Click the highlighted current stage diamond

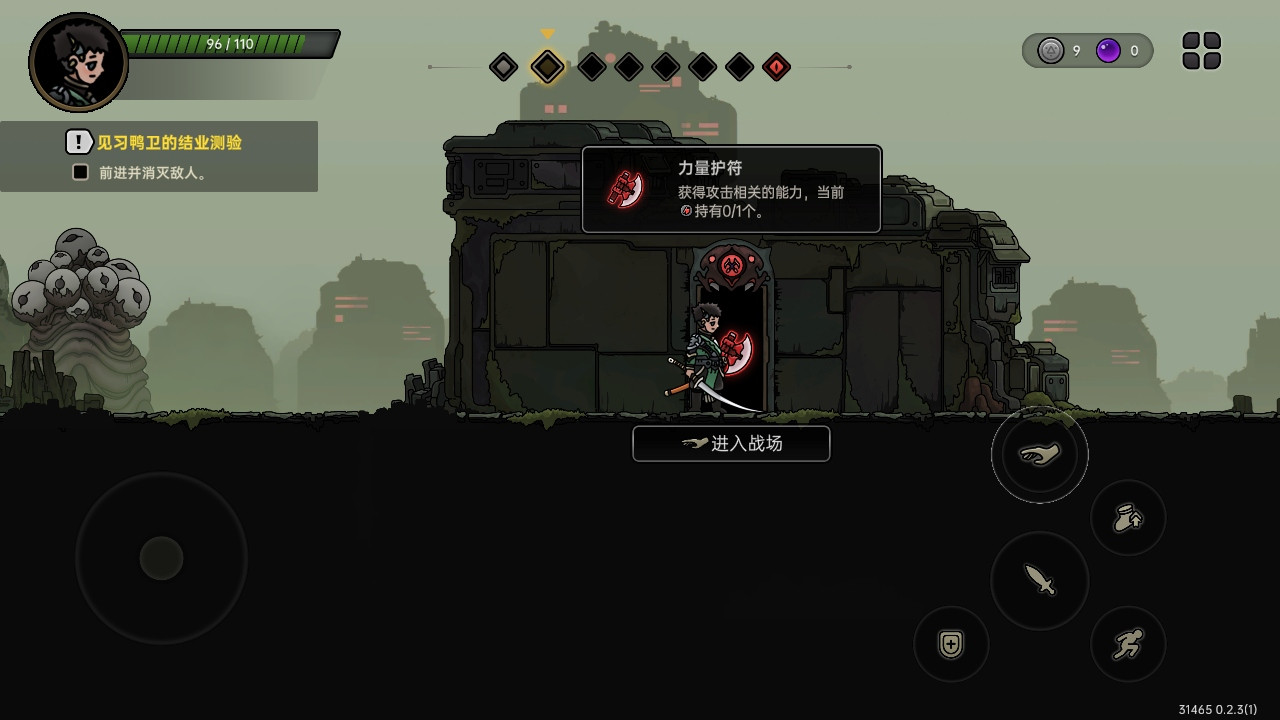pos(547,67)
